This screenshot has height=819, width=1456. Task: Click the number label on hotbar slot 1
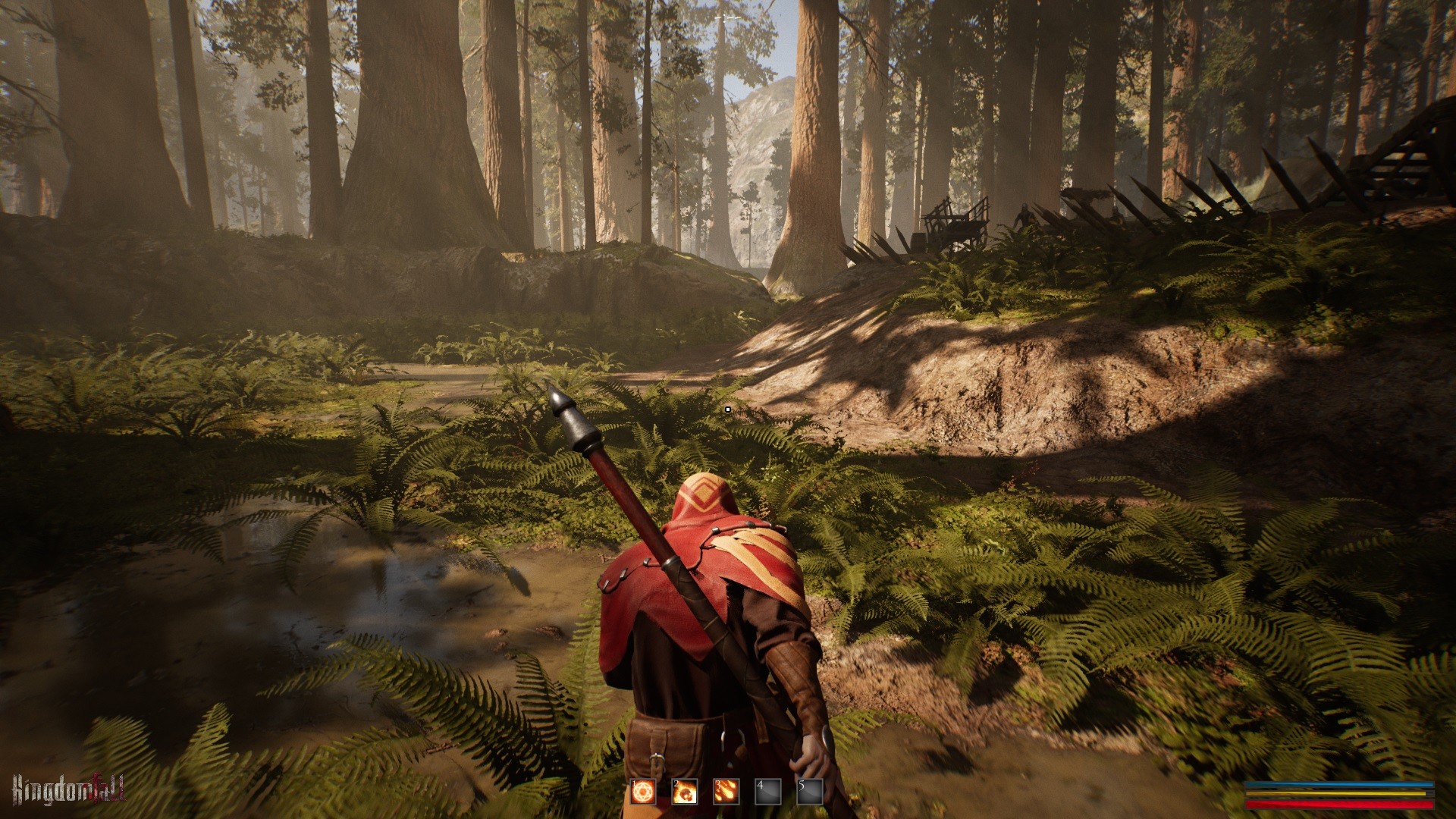click(633, 784)
